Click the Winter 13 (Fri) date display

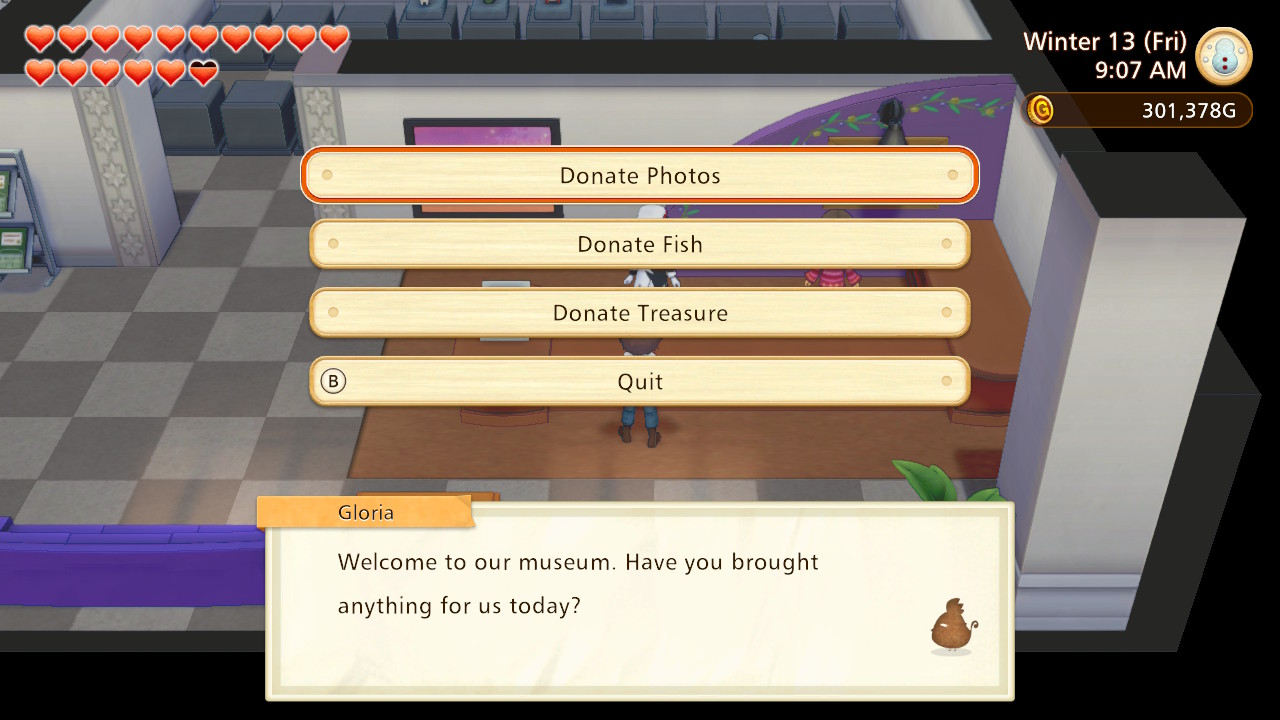[x=1104, y=41]
